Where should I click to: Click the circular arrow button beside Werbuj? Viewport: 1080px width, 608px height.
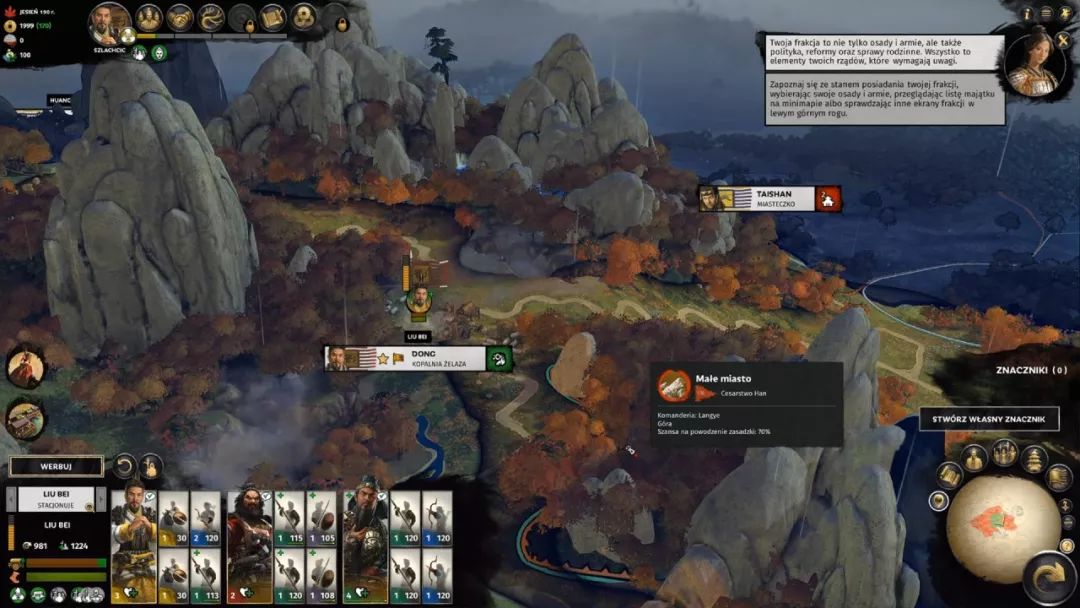(x=124, y=466)
